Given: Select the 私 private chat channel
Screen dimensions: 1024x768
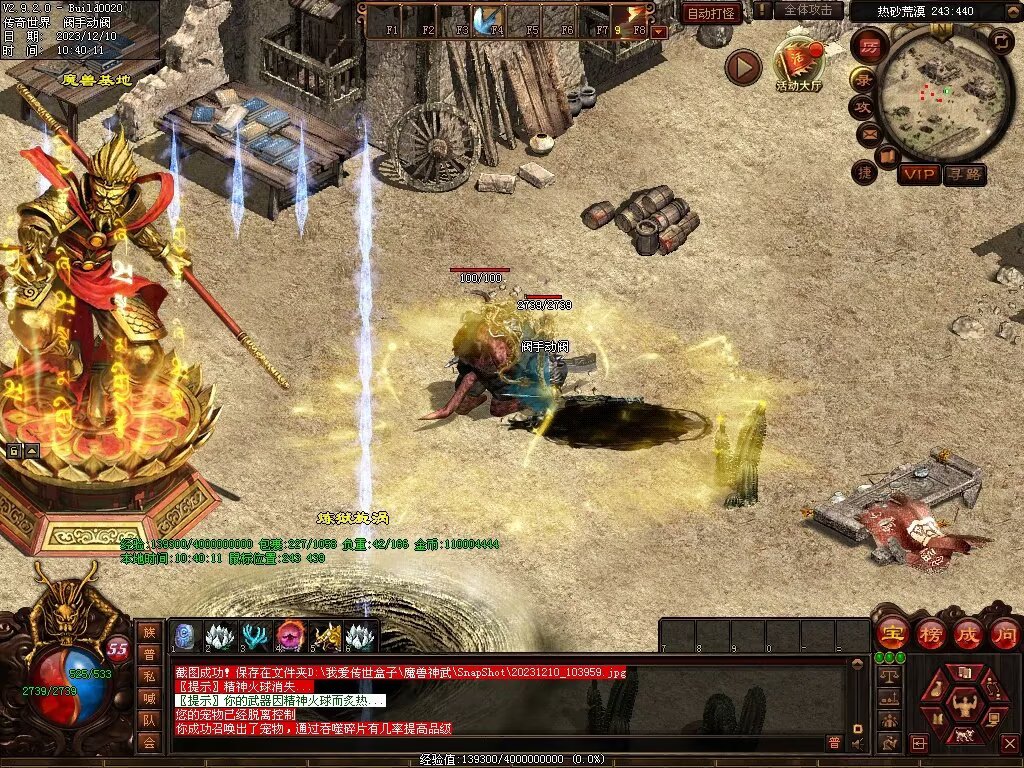Looking at the screenshot, I should (x=149, y=675).
